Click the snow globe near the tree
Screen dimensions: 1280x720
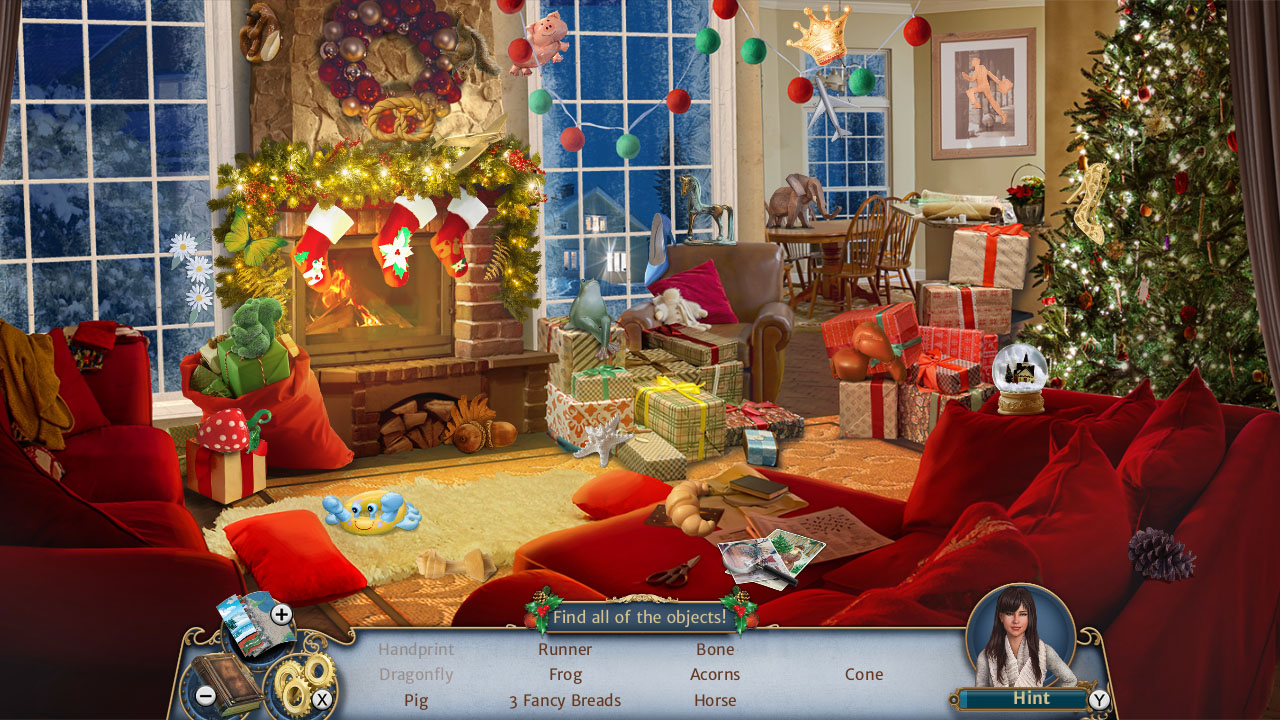pyautogui.click(x=1020, y=380)
